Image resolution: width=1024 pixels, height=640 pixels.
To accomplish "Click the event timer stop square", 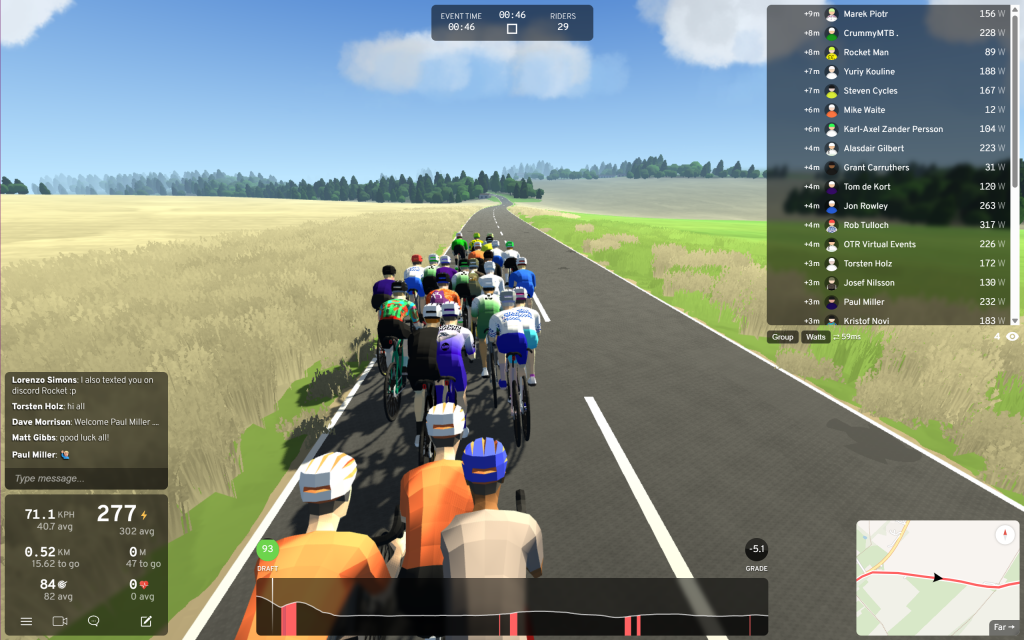I will click(512, 29).
